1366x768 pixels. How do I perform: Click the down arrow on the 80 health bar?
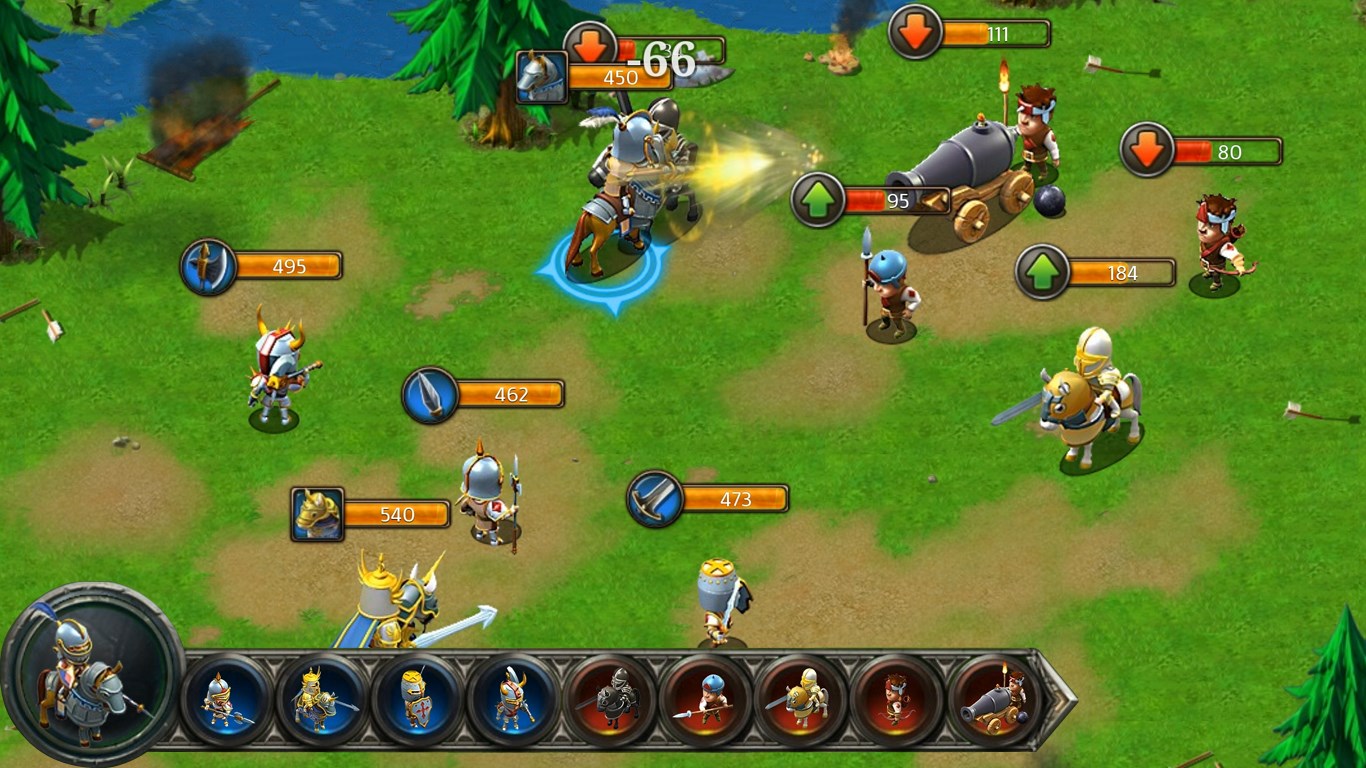[x=1148, y=150]
